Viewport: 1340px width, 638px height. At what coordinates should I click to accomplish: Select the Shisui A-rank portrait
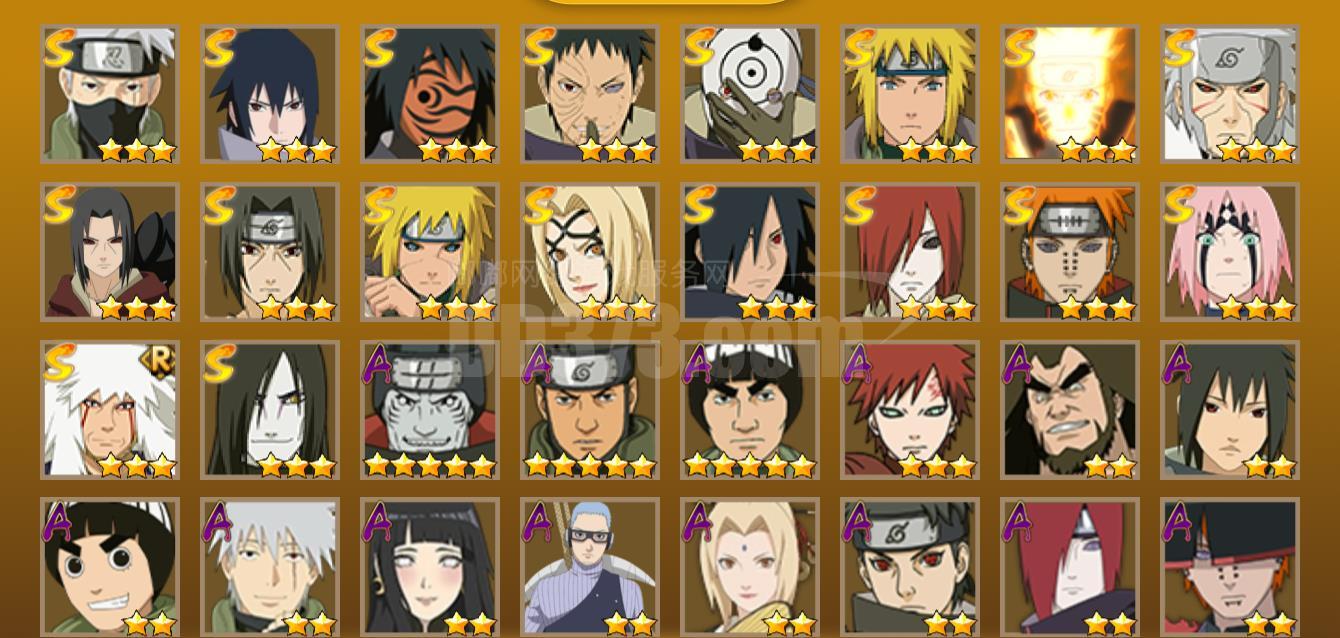pos(909,568)
